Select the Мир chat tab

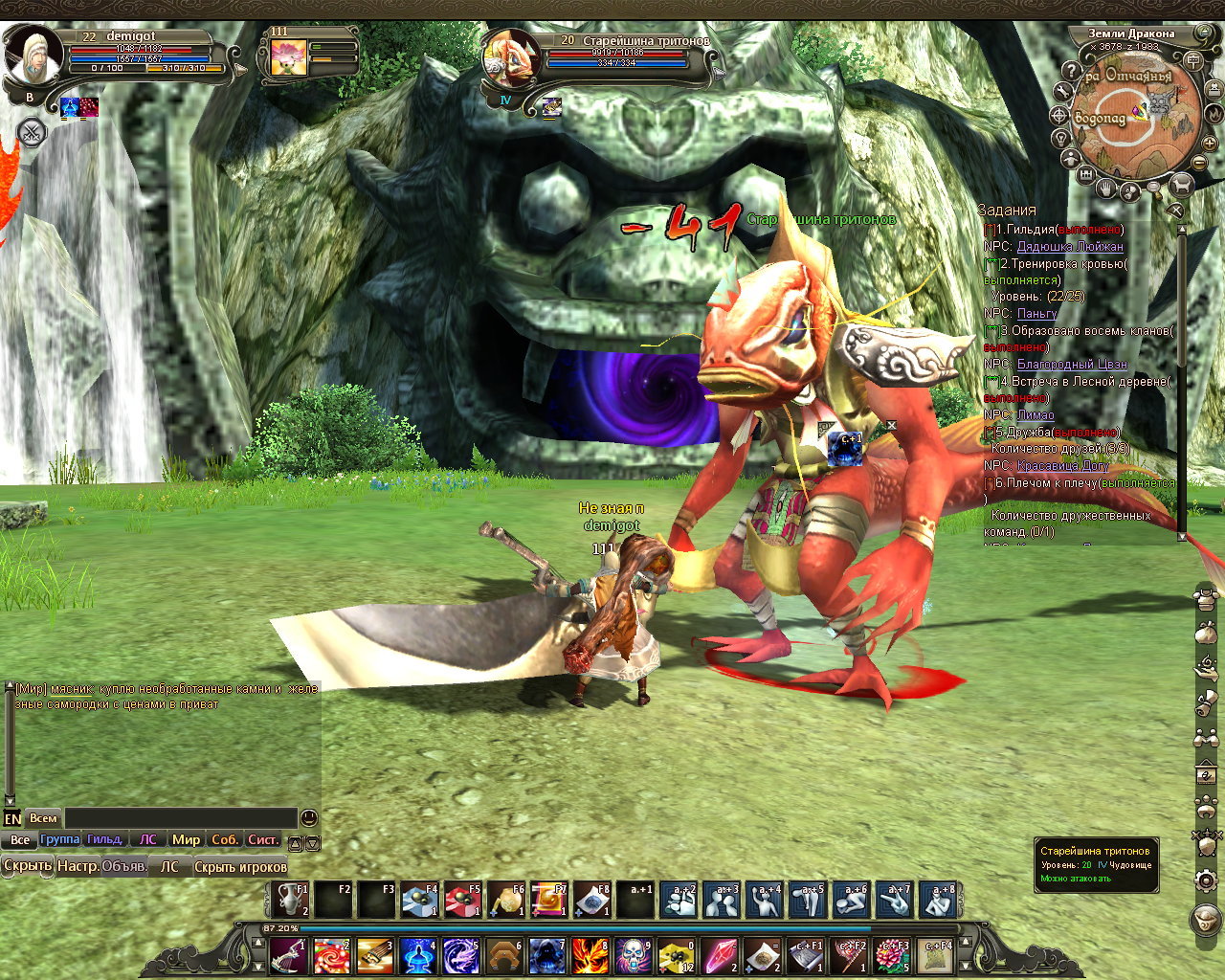click(x=186, y=839)
